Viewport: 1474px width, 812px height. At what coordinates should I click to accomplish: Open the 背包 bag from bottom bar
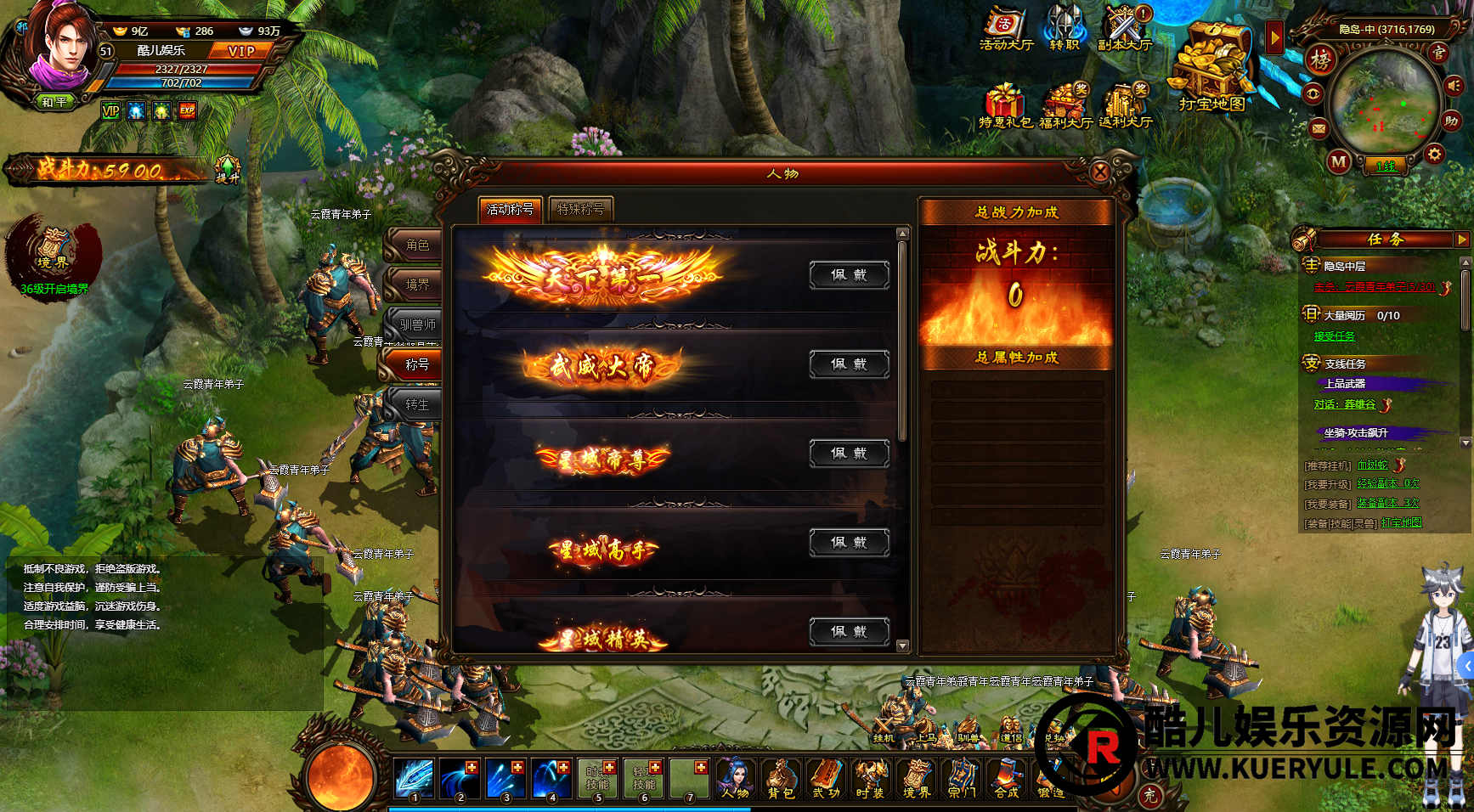pos(780,778)
